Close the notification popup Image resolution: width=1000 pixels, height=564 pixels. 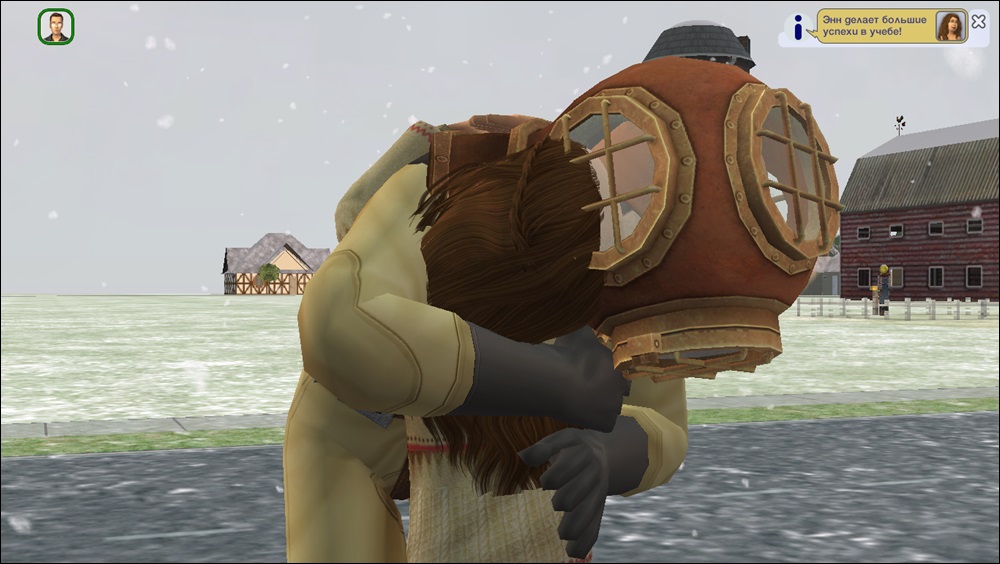tap(978, 22)
